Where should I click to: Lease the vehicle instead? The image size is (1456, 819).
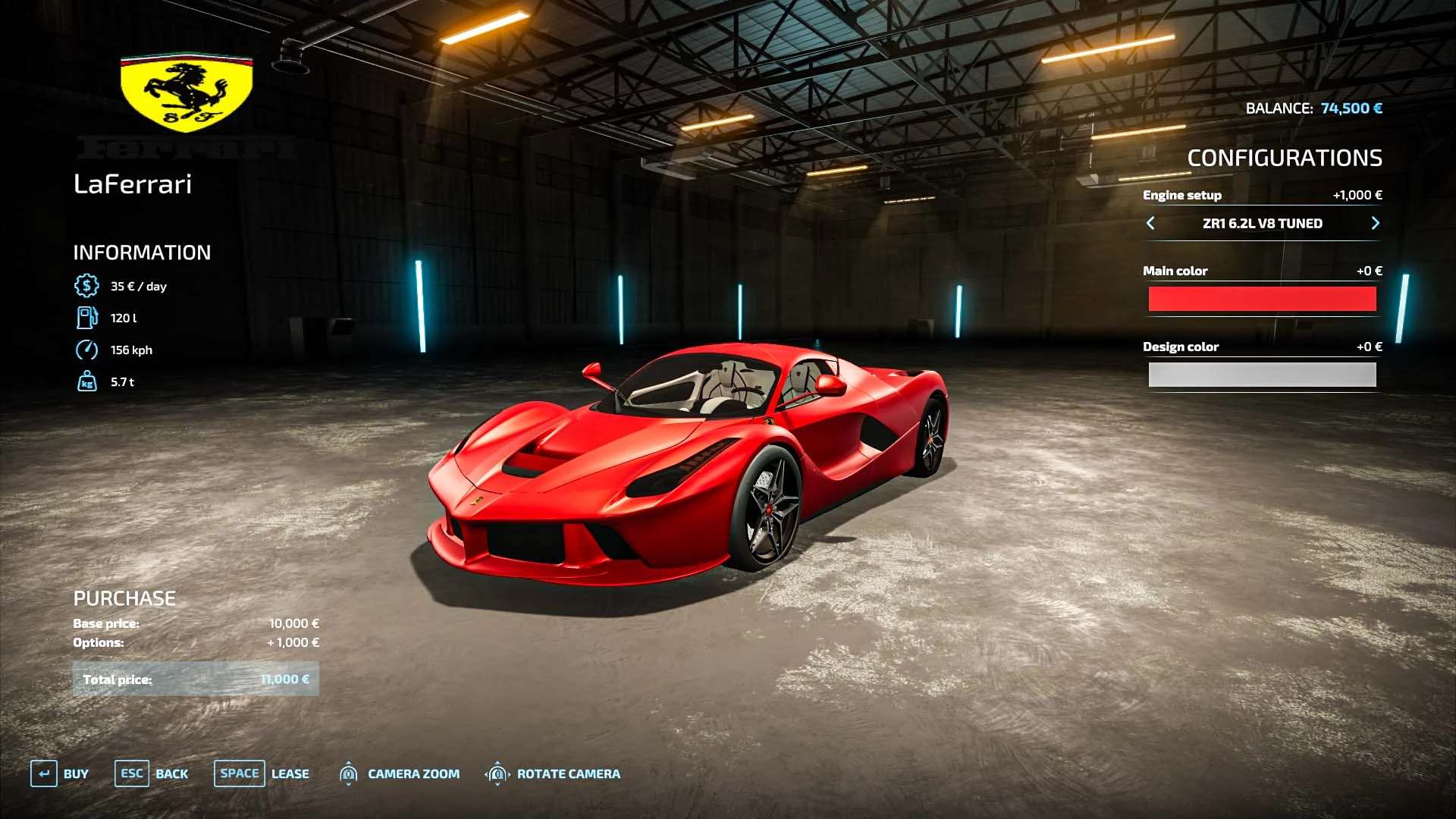(262, 773)
